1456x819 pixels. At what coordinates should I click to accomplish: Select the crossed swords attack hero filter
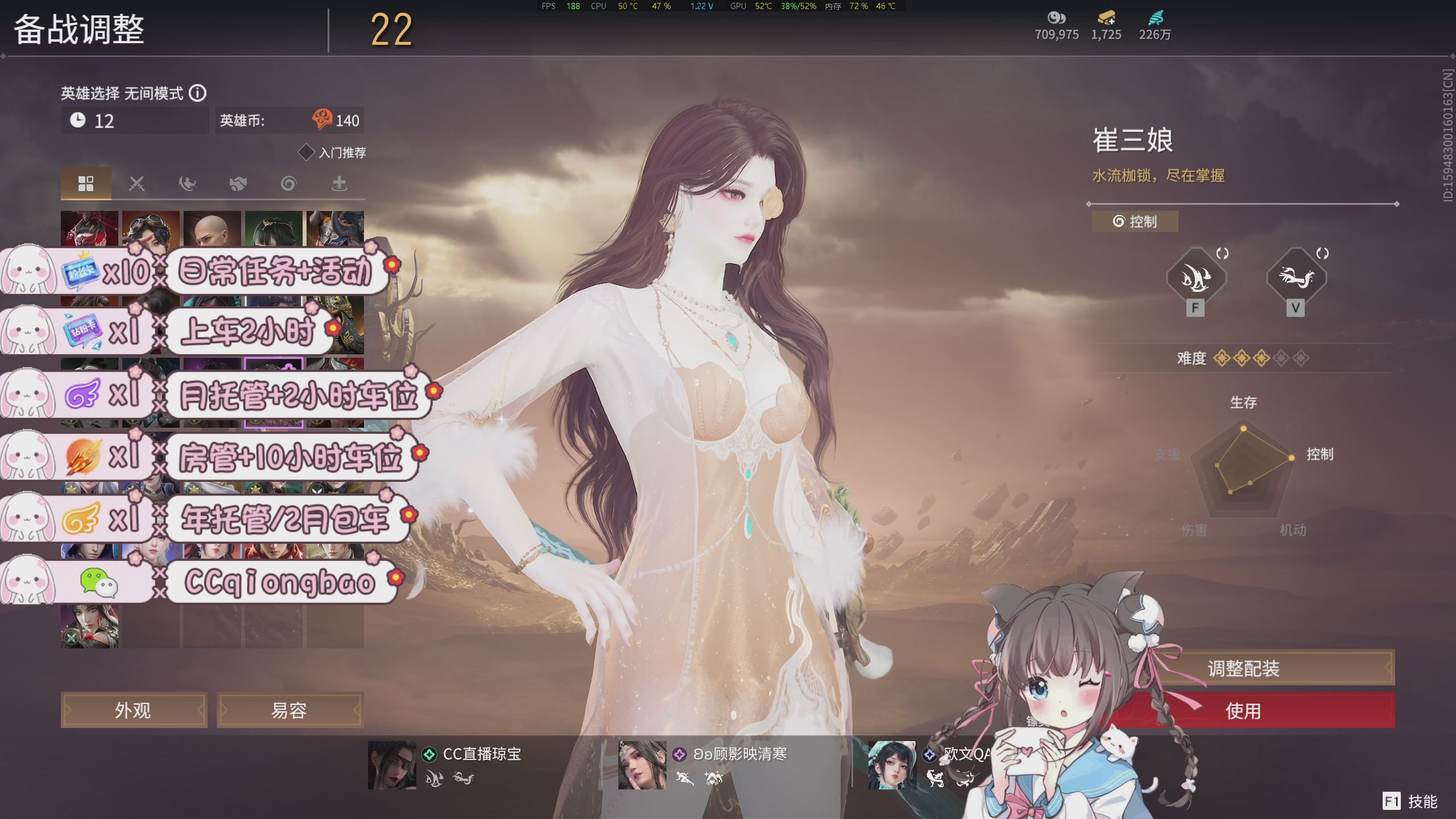tap(136, 183)
